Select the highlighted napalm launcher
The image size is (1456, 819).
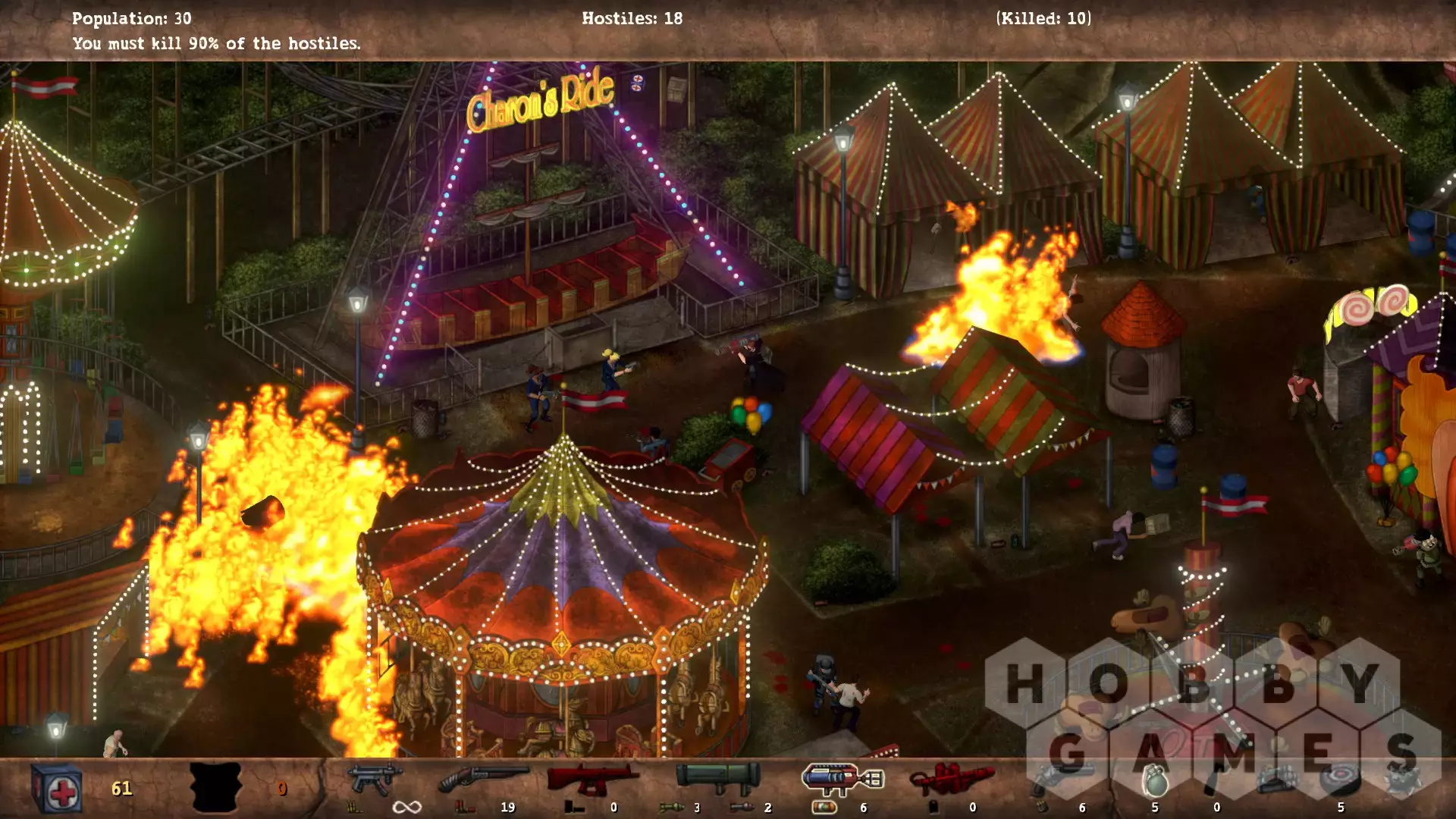[x=842, y=778]
